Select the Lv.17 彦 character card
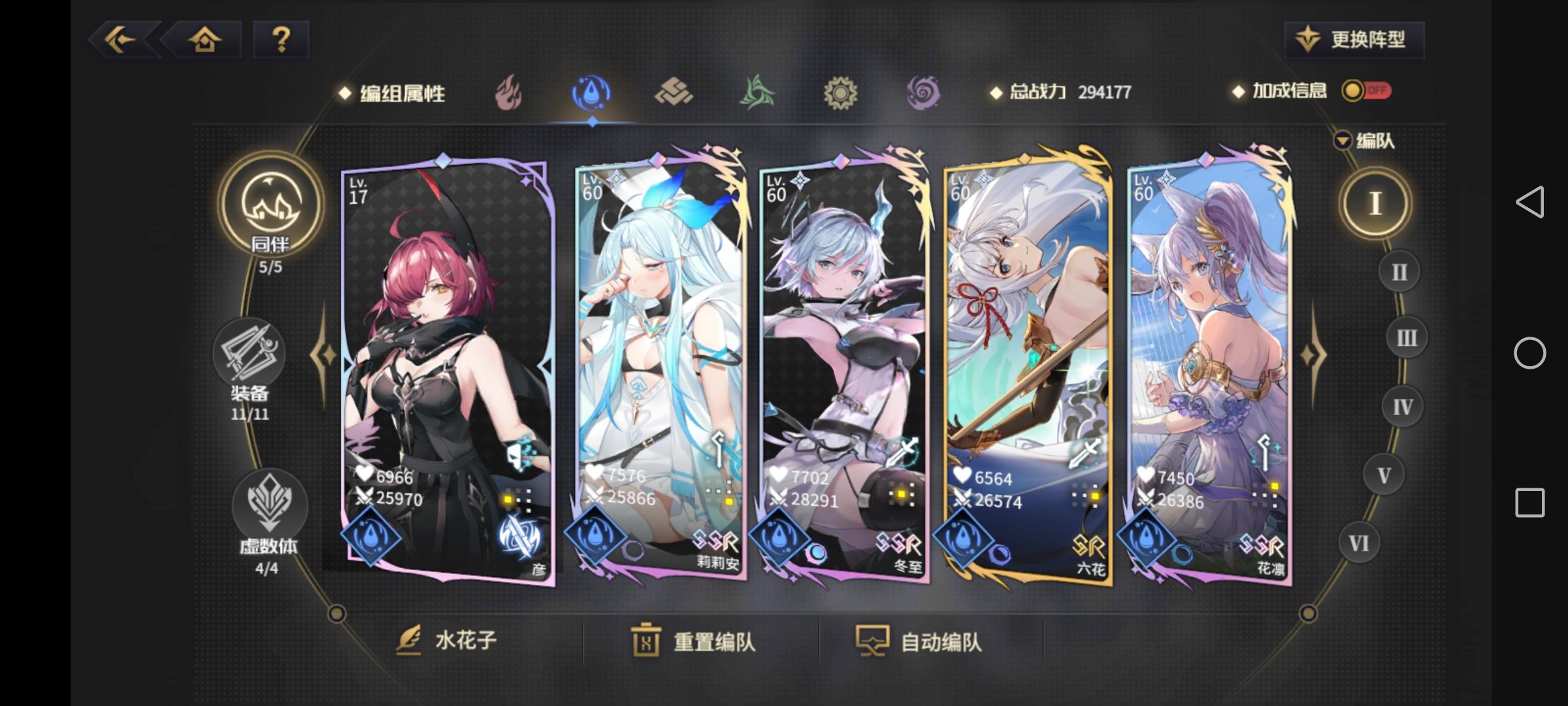The image size is (1568, 706). pyautogui.click(x=445, y=373)
